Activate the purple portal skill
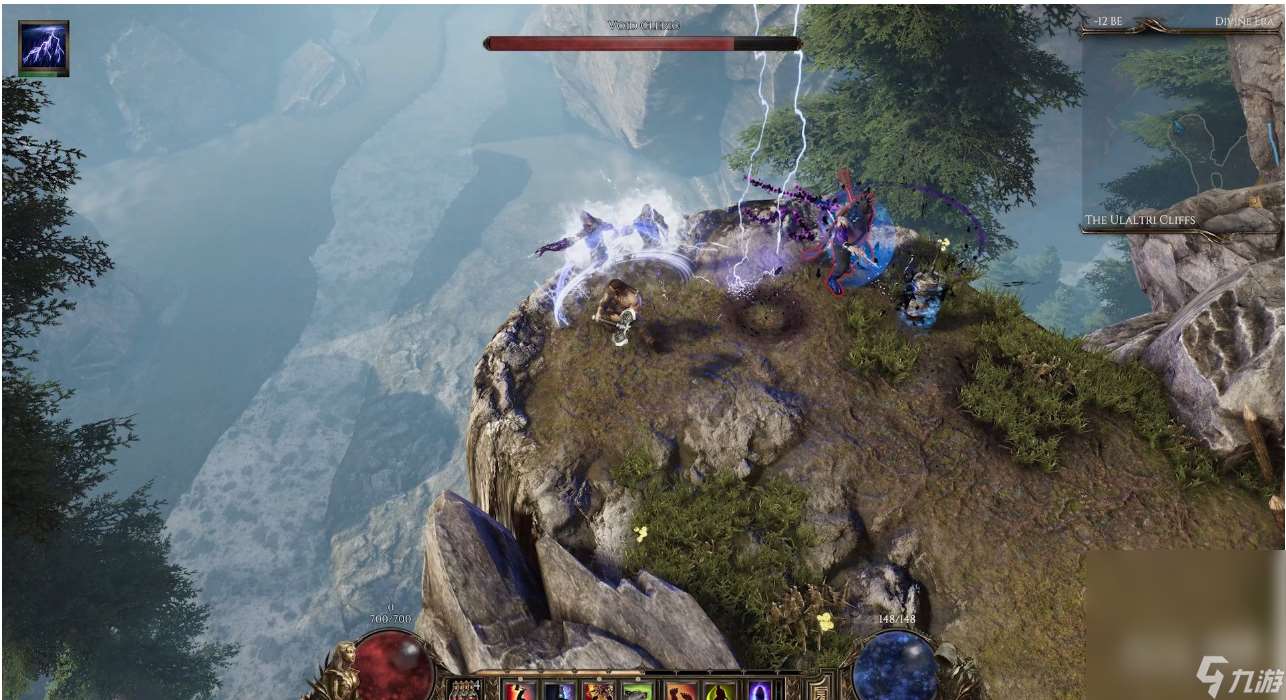Screen dimensions: 1286x700 tap(760, 691)
